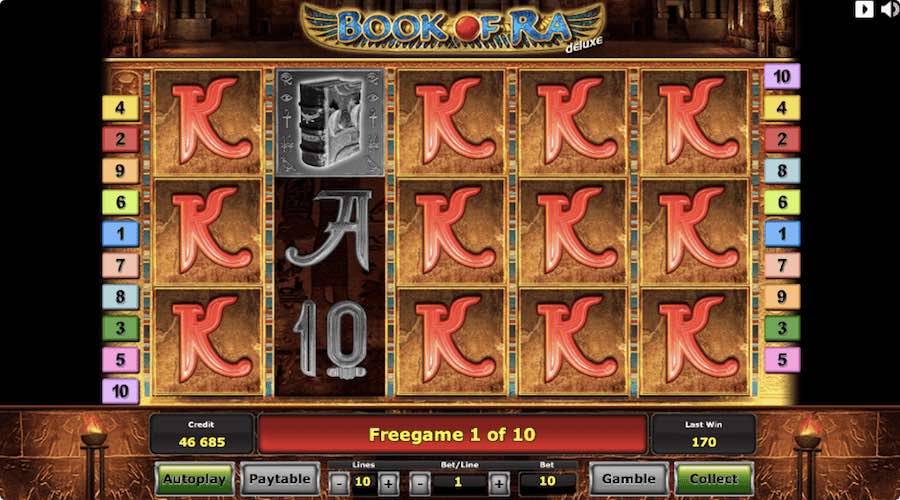Decrease the number of Lines

click(340, 482)
